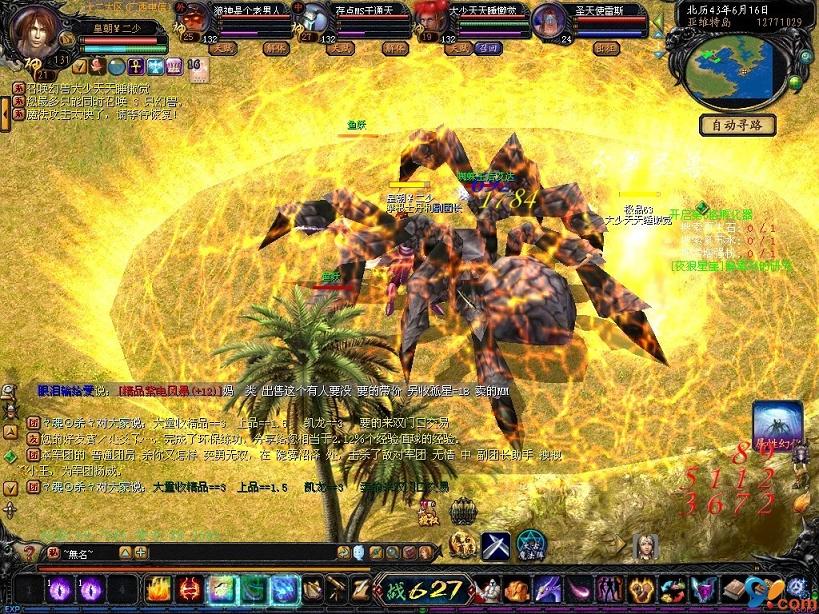Select the 圣天使雷斯 pet portrait
Viewport: 819px width, 614px height.
tap(548, 19)
